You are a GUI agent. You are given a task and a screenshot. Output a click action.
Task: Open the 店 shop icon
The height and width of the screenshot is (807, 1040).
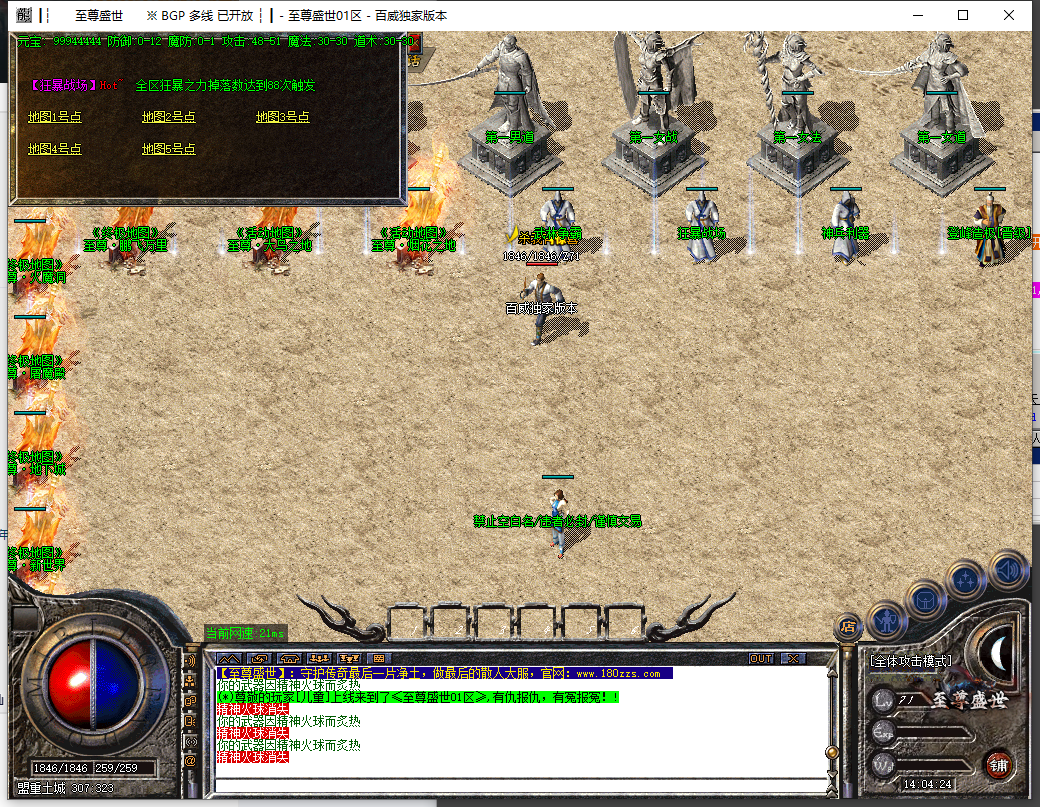[848, 627]
